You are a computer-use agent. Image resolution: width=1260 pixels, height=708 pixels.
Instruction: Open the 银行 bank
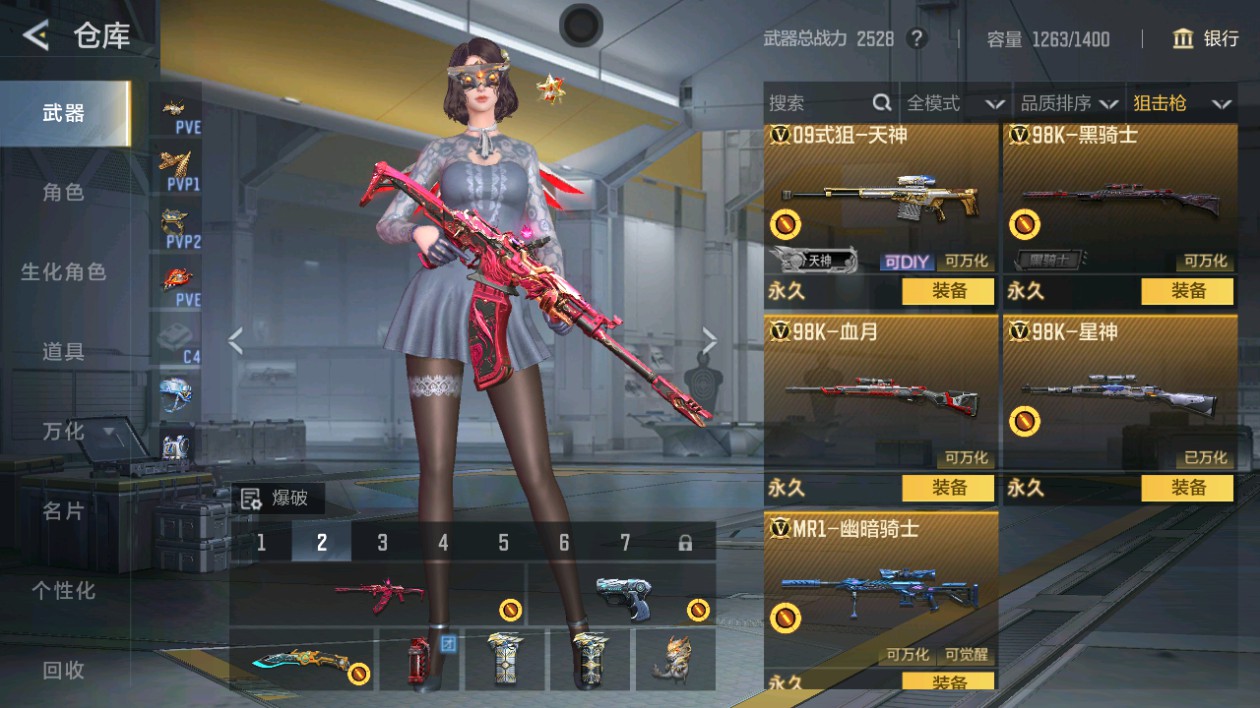point(1206,39)
